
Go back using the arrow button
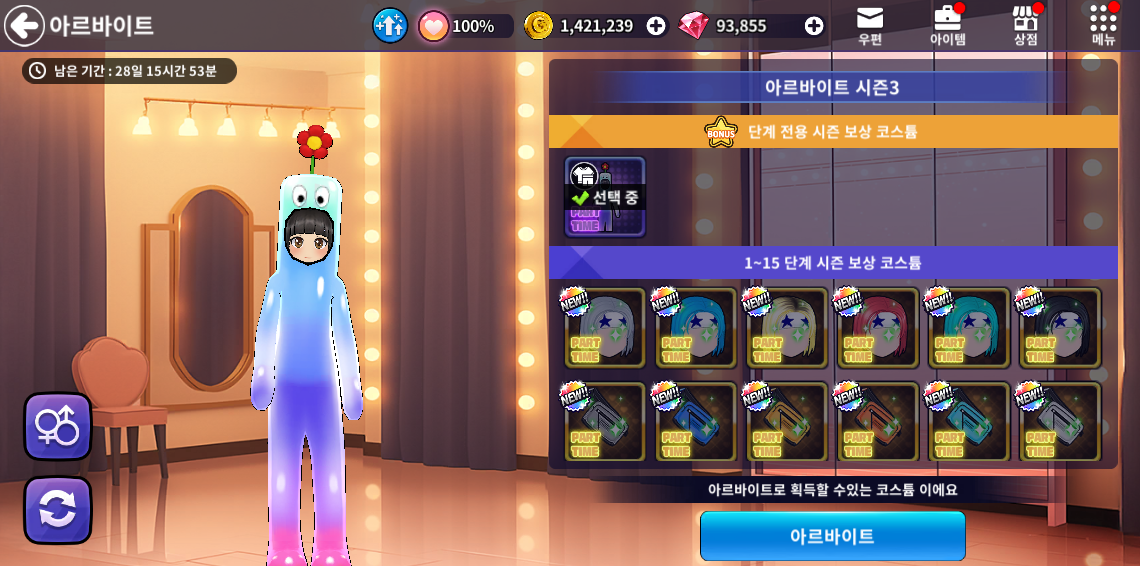[x=24, y=26]
